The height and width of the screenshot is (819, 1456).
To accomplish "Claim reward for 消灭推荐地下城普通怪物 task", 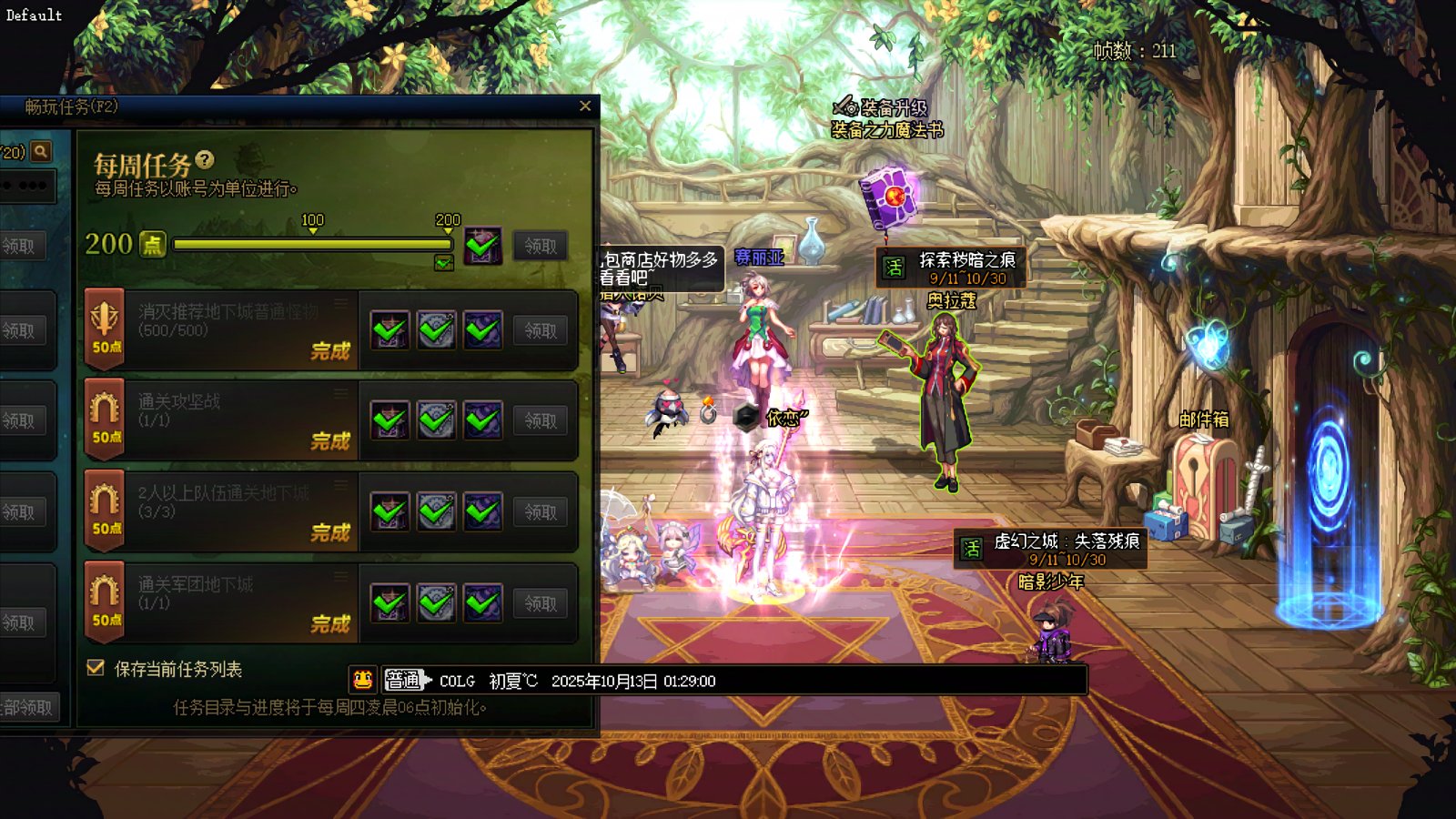I will pyautogui.click(x=540, y=330).
